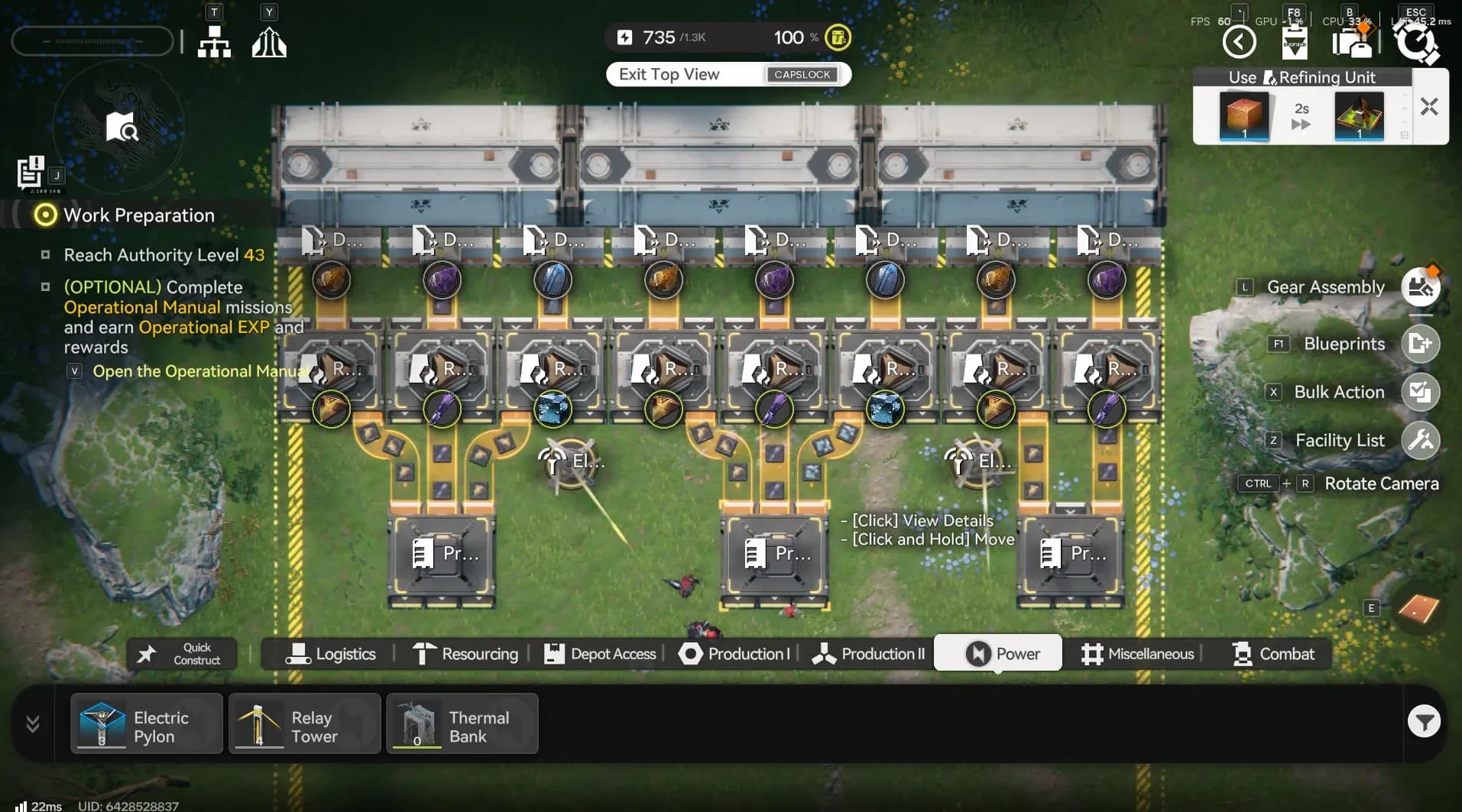Viewport: 1462px width, 812px height.
Task: Click the refined output item in Refining Unit
Action: click(1360, 117)
